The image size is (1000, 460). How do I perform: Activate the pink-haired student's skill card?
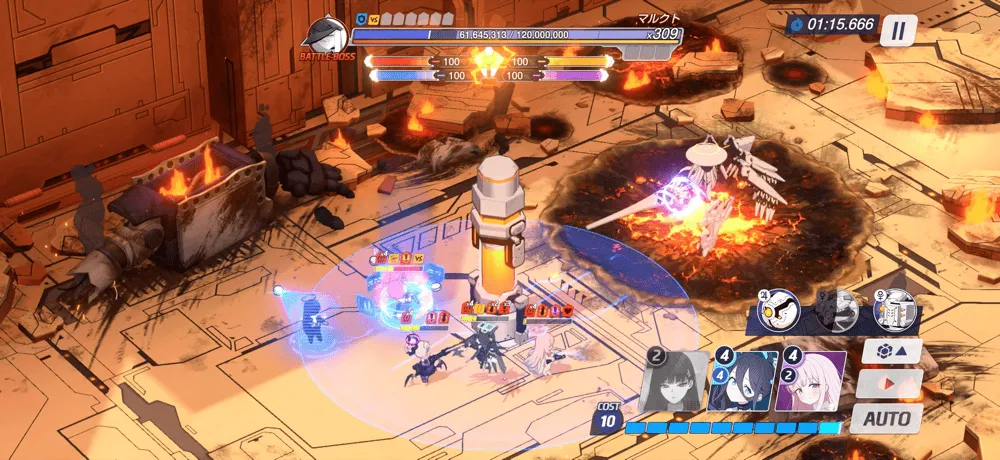(x=810, y=380)
